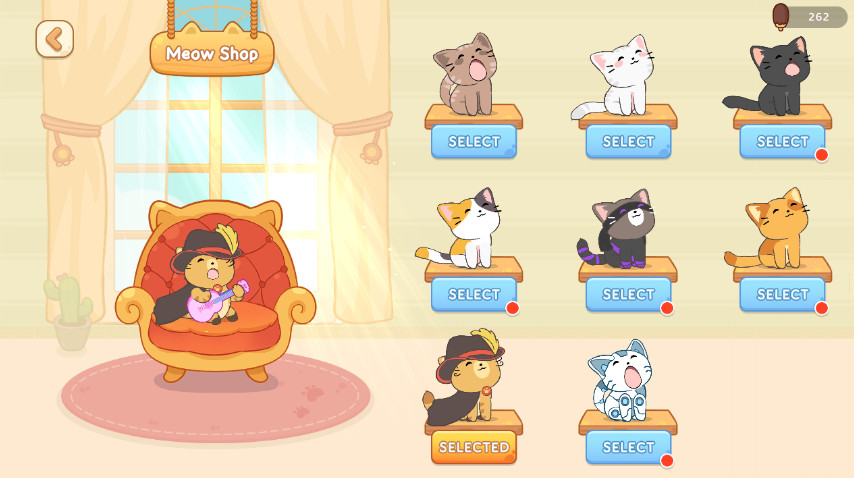854x478 pixels.
Task: Select the gray cat with purple stripes
Action: click(628, 295)
